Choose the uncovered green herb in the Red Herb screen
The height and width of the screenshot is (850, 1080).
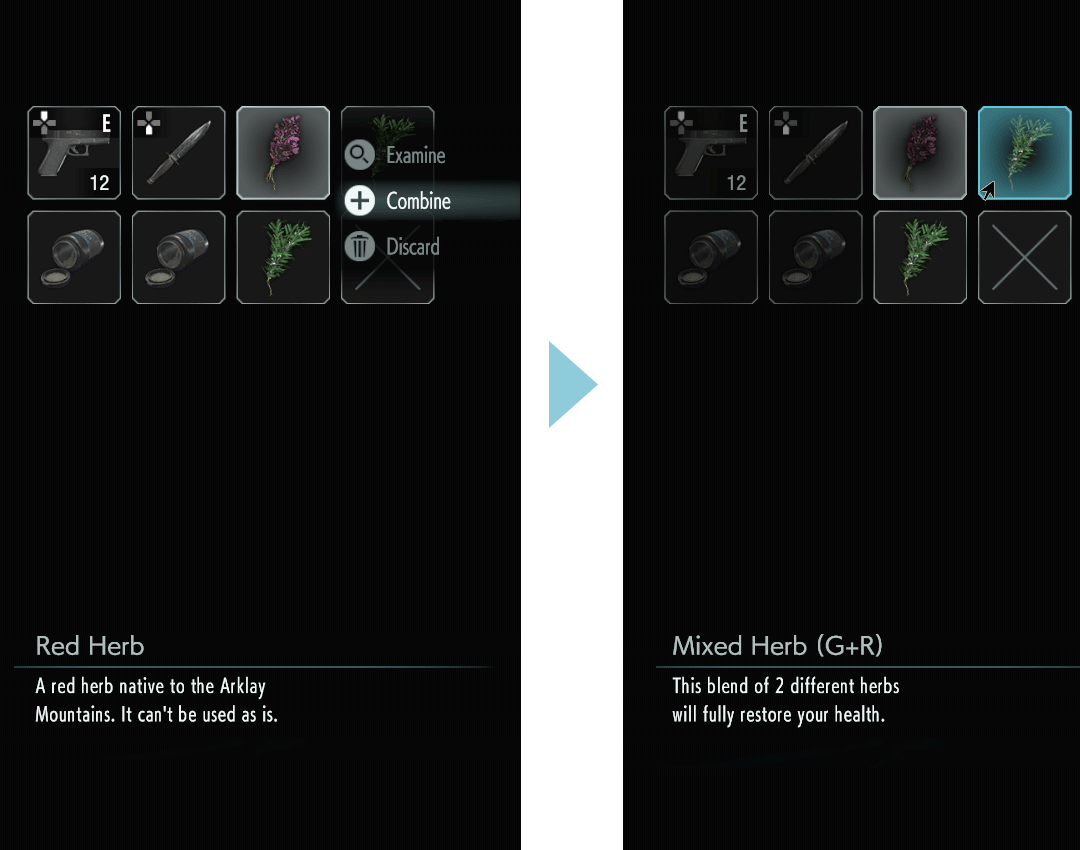(283, 257)
